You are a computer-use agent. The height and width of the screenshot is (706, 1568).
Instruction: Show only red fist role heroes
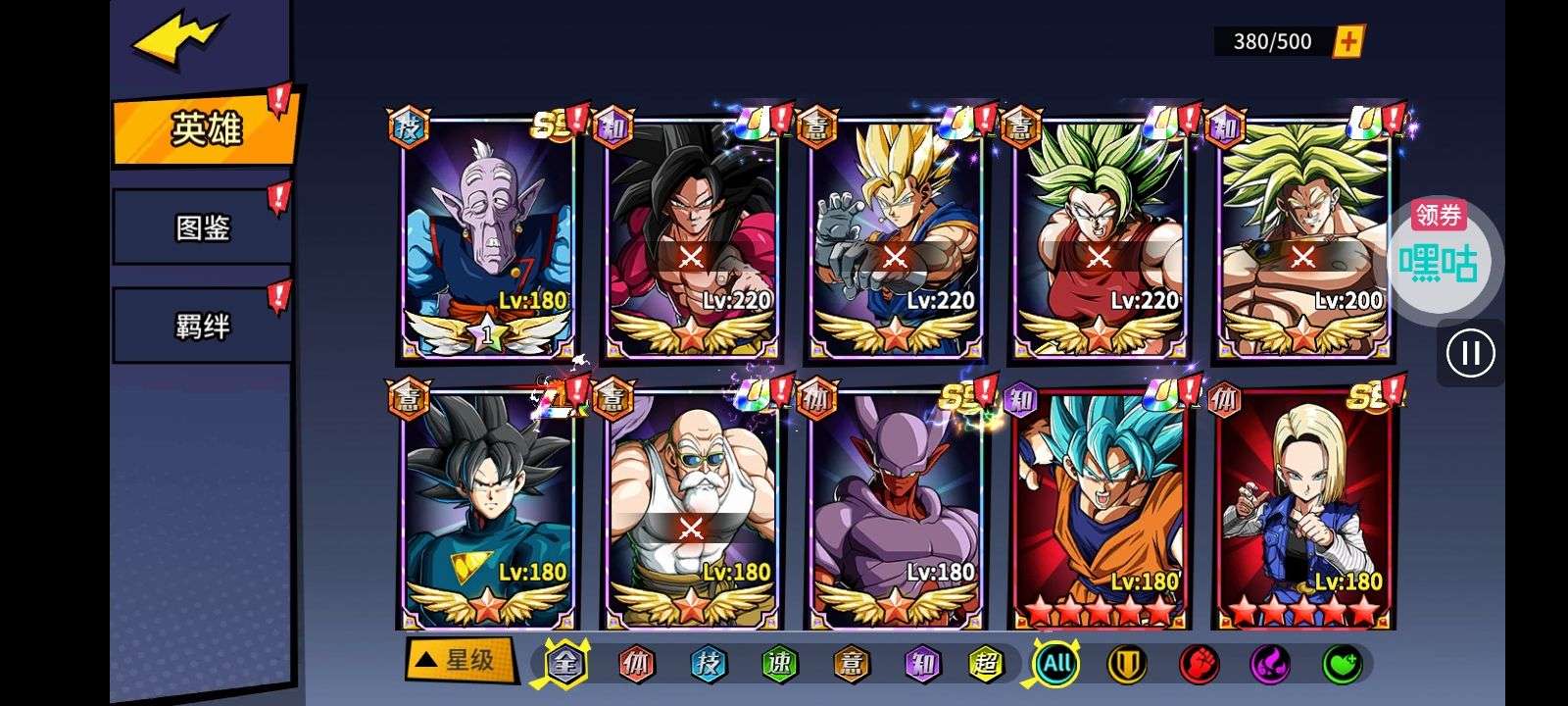coord(1199,665)
